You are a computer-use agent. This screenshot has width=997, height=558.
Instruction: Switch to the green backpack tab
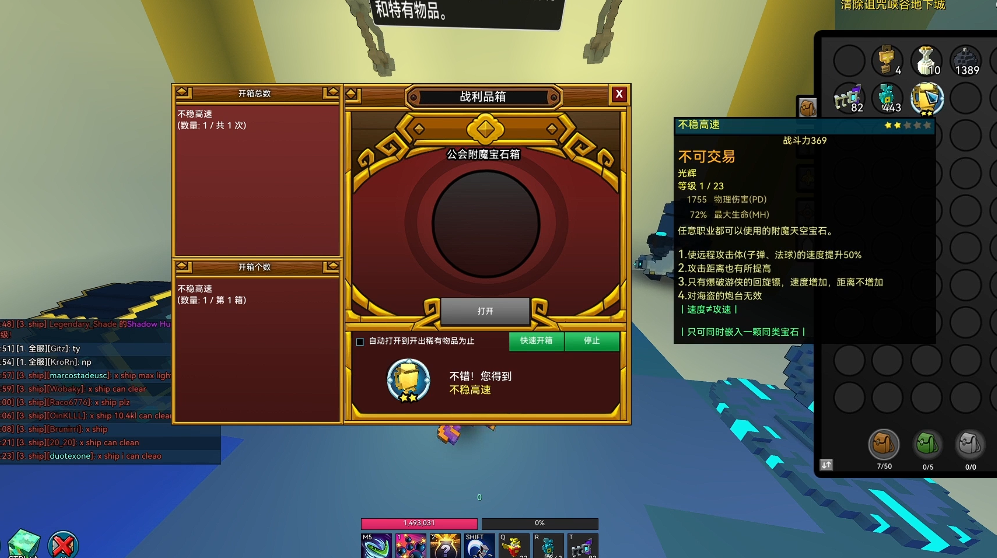click(x=927, y=445)
